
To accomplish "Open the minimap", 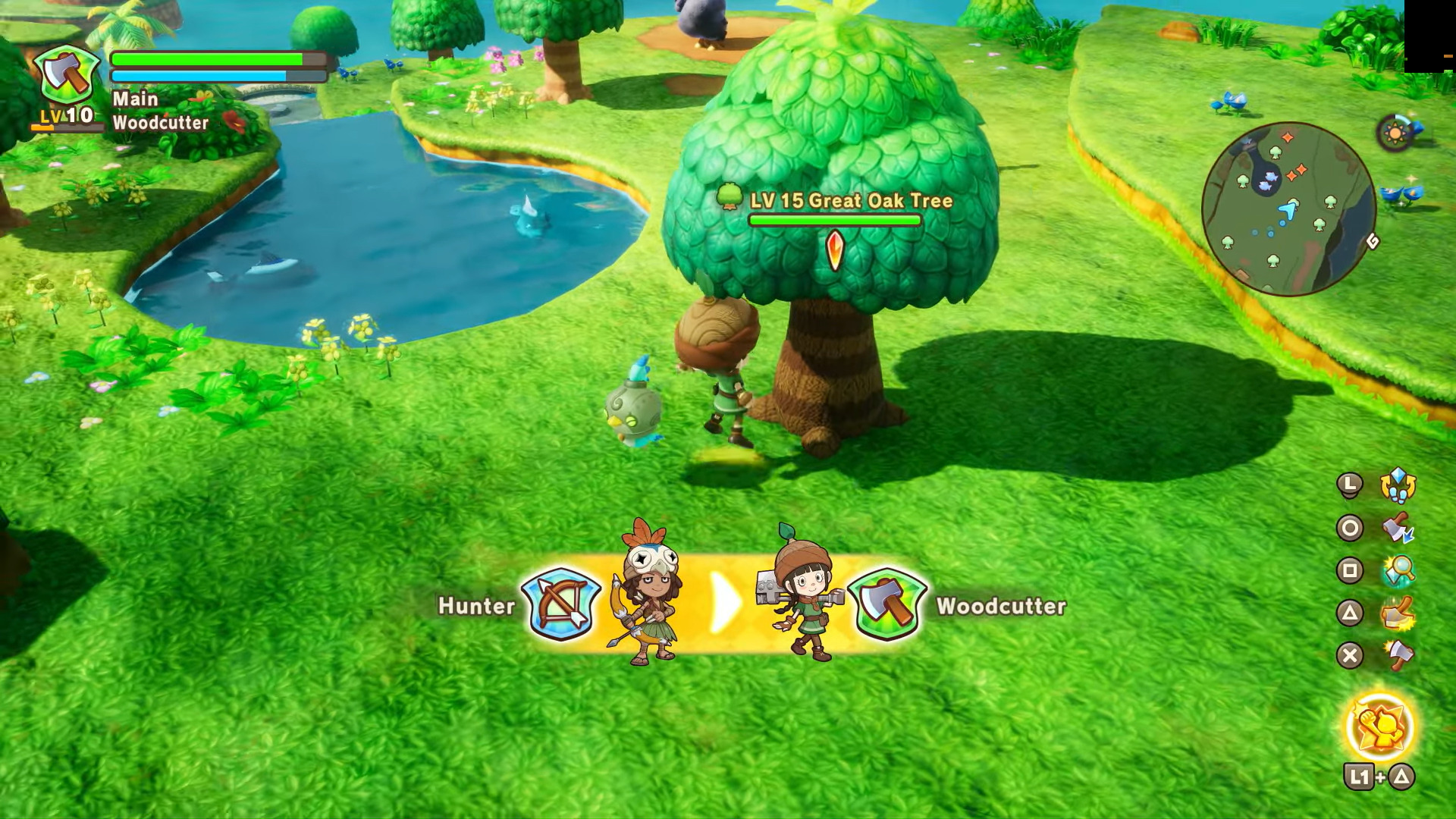I will coord(1288,209).
